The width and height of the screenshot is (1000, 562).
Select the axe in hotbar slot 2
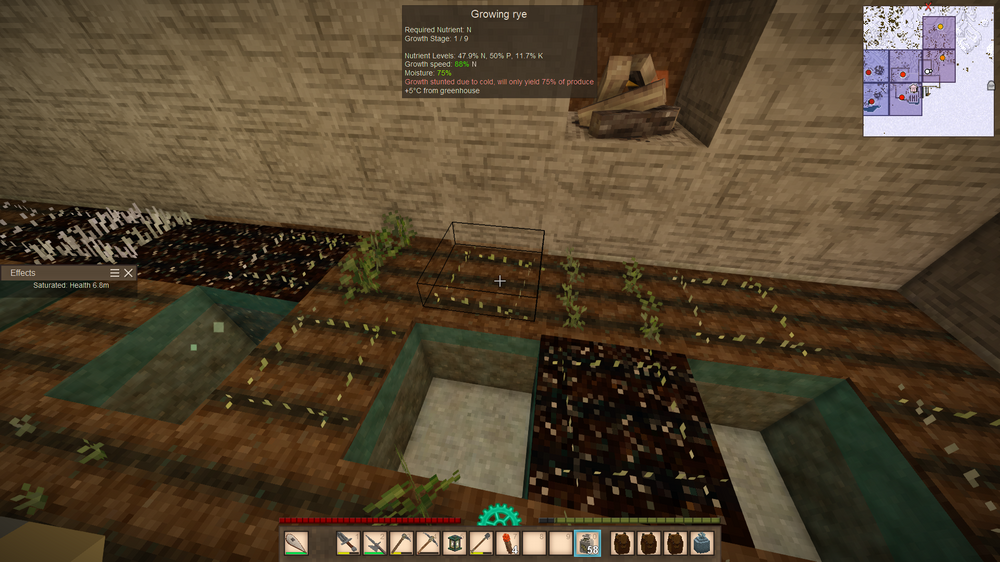tap(375, 543)
